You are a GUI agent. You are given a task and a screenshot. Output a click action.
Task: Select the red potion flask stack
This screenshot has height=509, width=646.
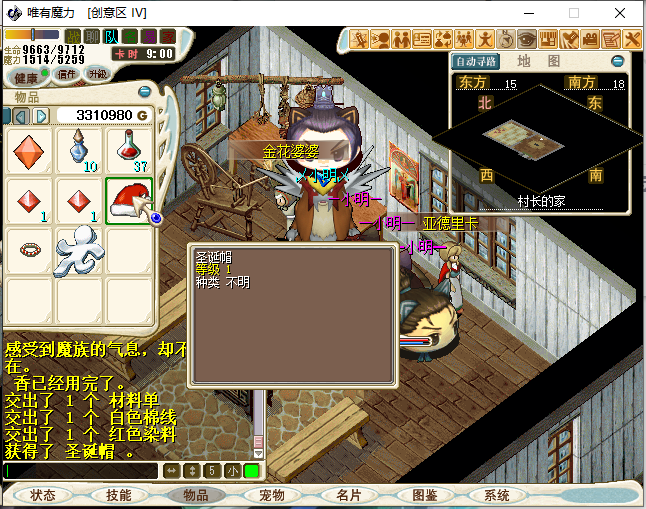[x=130, y=150]
